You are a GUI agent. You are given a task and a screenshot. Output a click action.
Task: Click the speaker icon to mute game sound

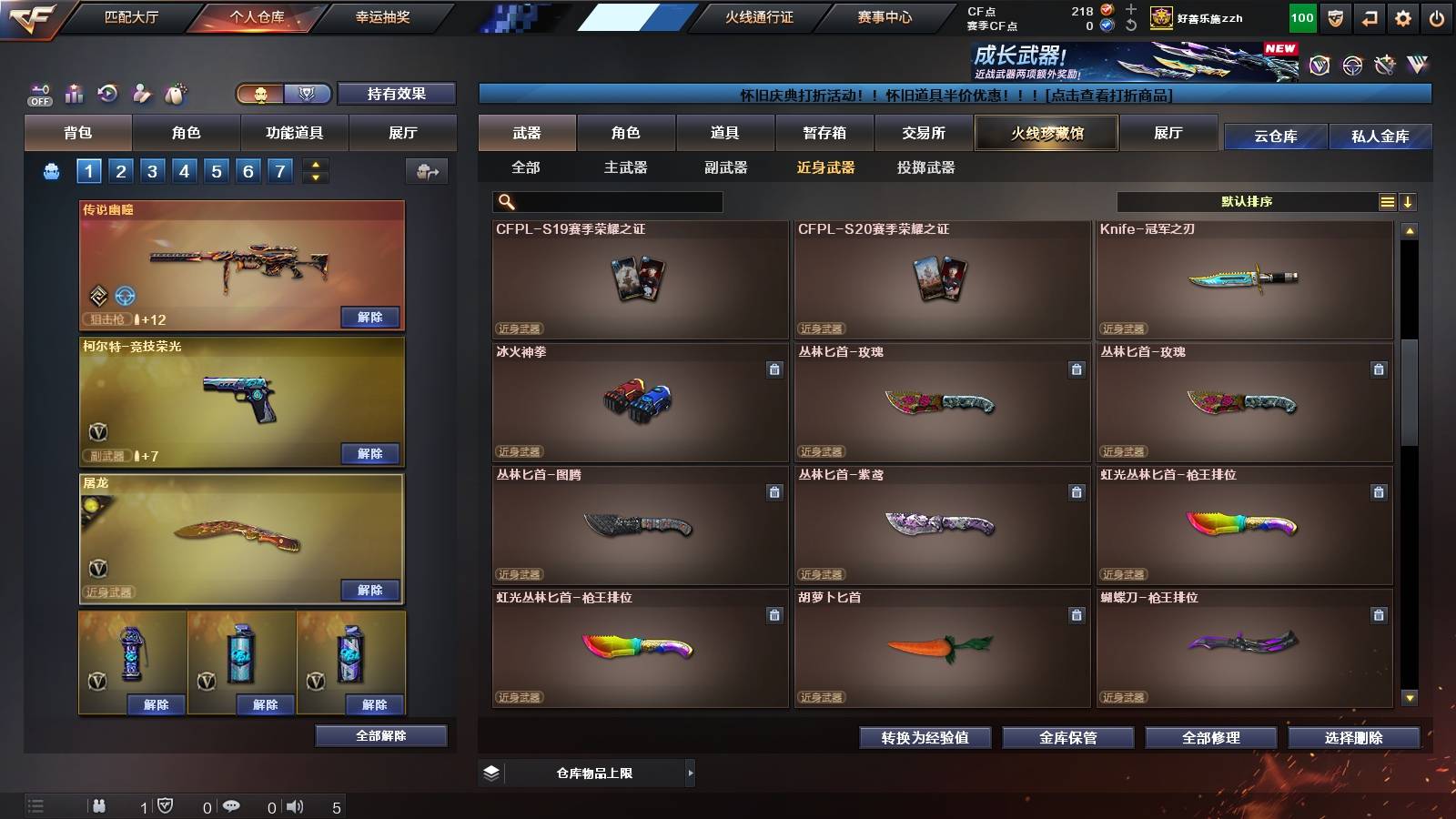pyautogui.click(x=295, y=806)
